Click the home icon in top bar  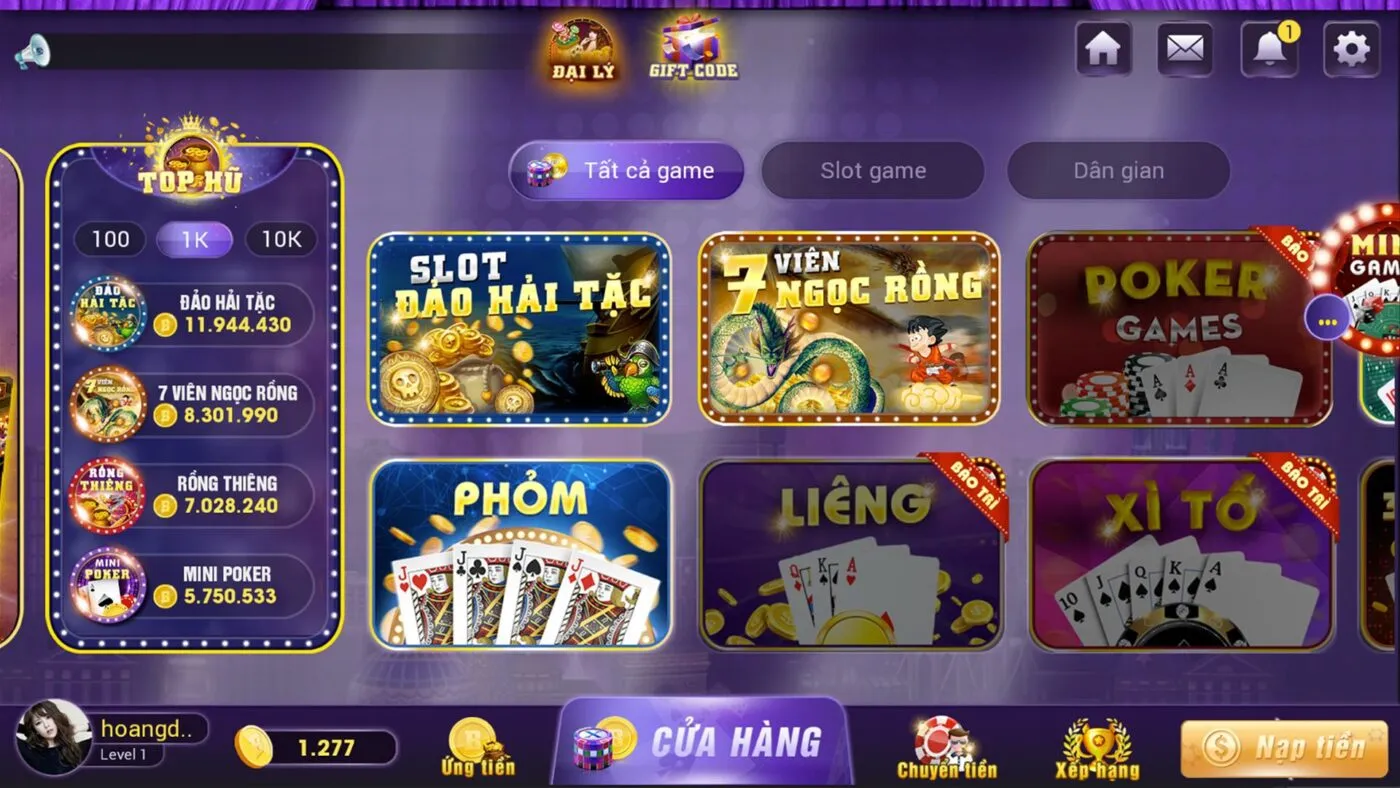(x=1103, y=48)
